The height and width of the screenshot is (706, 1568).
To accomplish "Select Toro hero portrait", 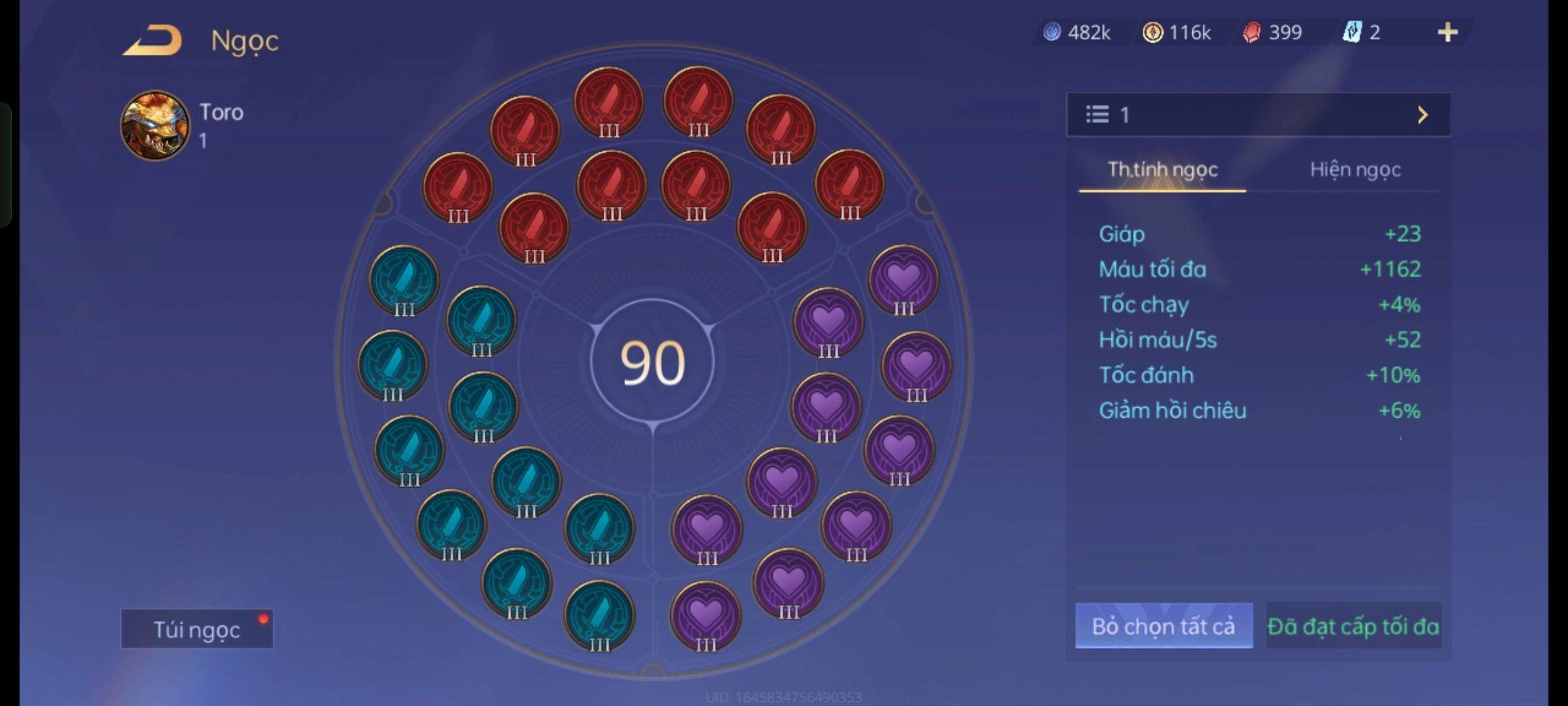I will coord(155,126).
